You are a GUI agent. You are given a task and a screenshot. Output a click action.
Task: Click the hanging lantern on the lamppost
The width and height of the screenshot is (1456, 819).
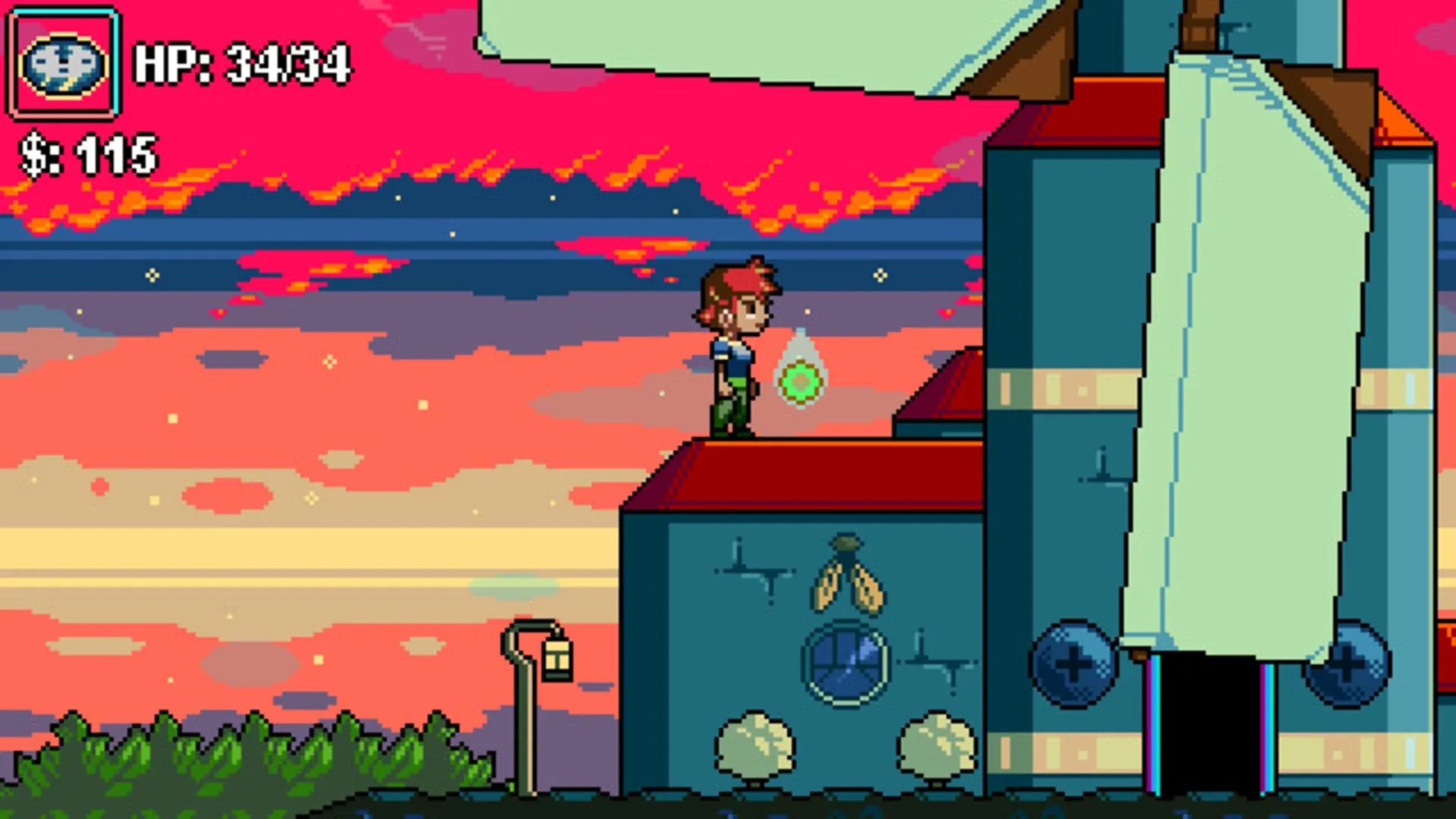(x=556, y=660)
